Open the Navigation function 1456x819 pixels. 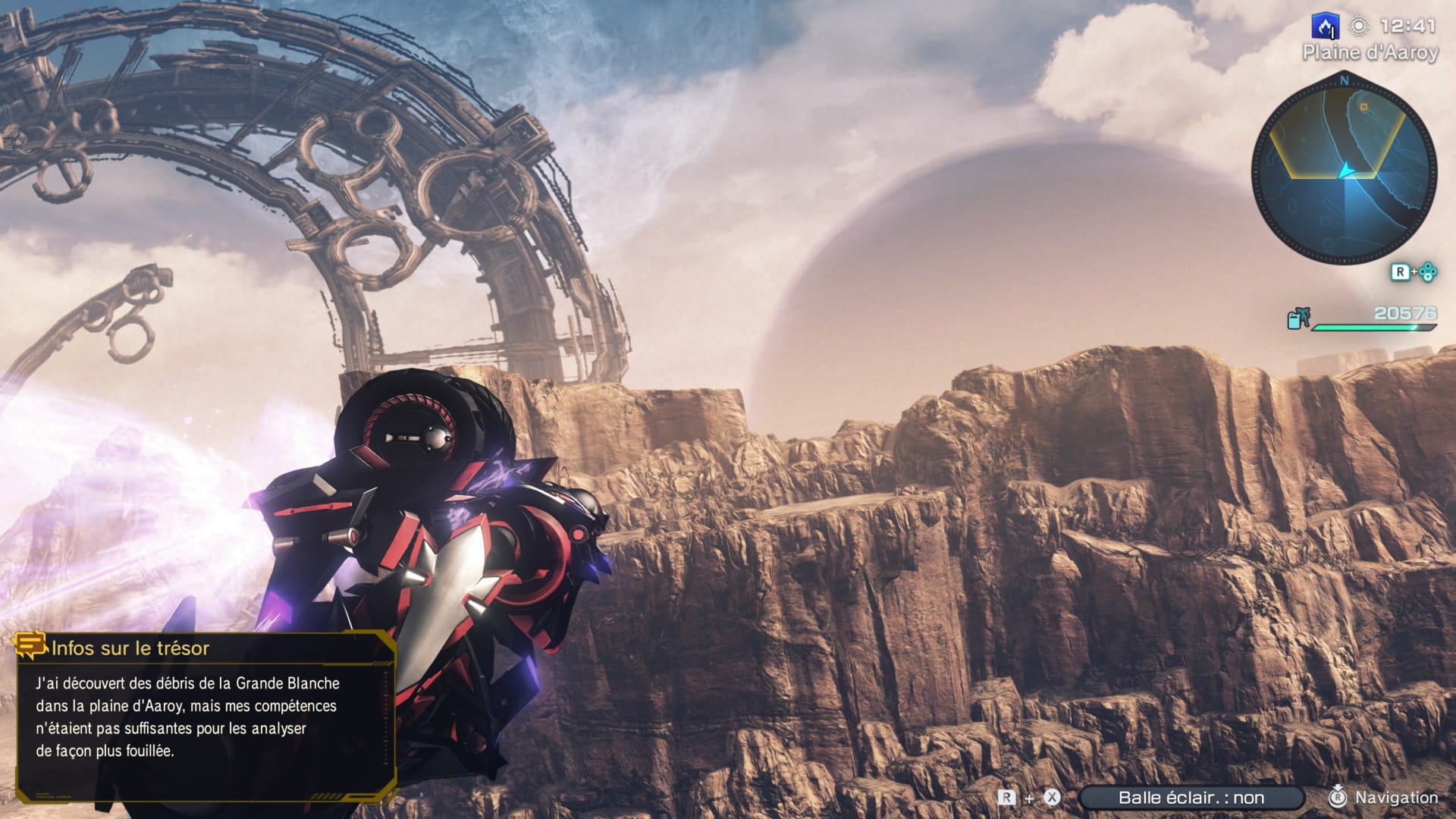tap(1384, 798)
